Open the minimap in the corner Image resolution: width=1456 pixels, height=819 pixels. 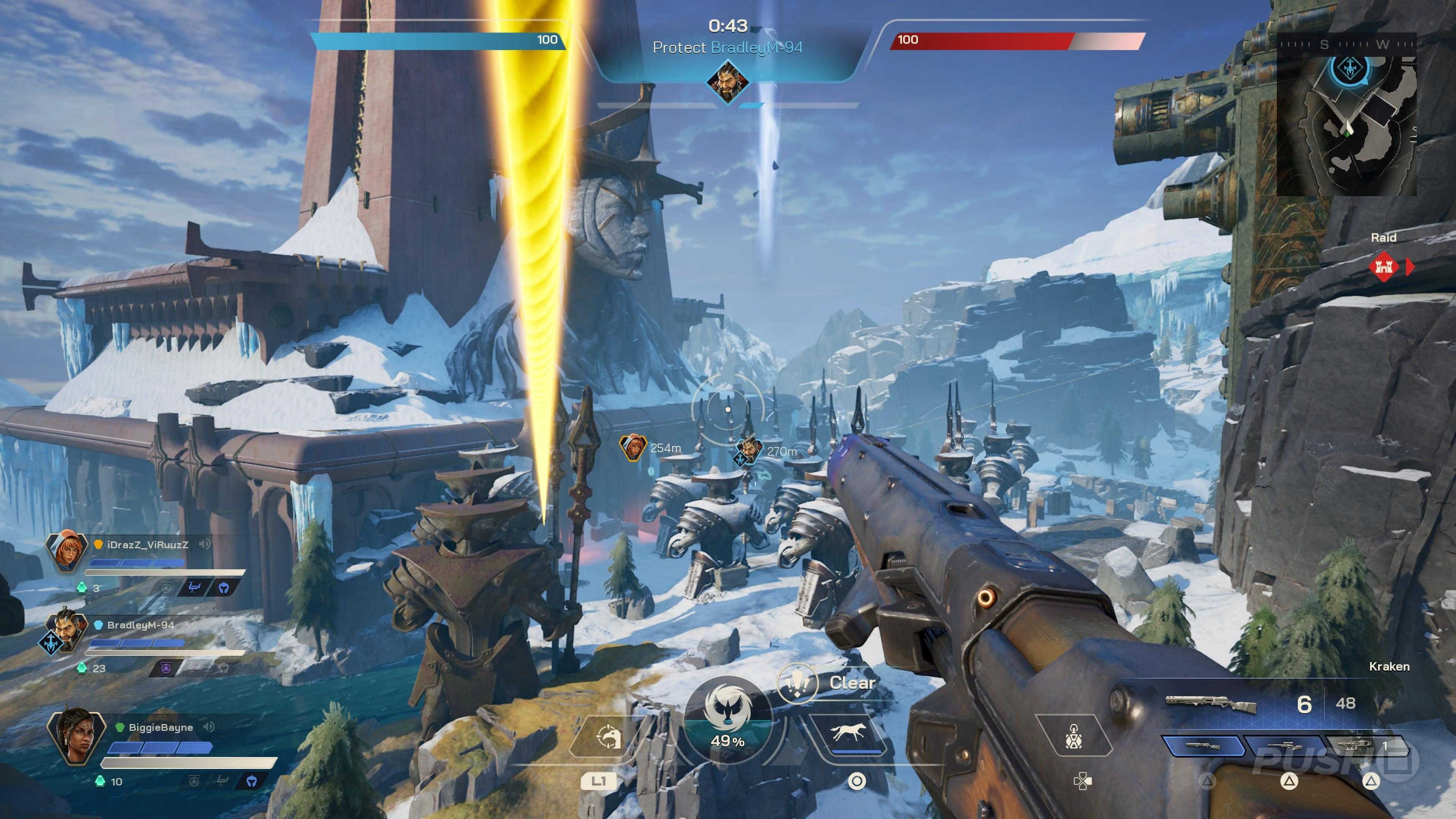pos(1346,114)
